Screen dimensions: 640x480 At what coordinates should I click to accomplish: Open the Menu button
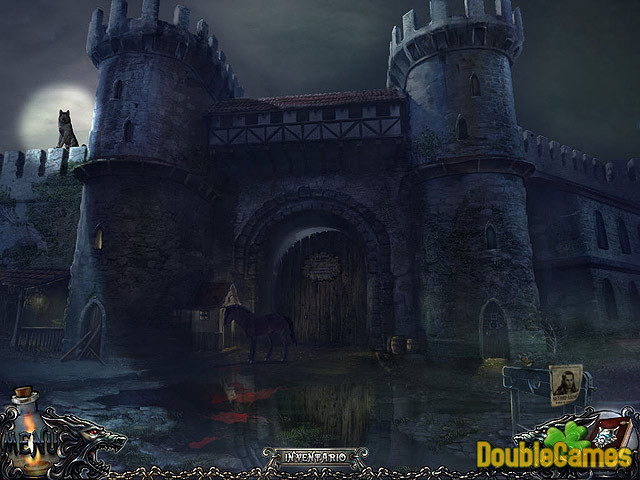coord(22,440)
